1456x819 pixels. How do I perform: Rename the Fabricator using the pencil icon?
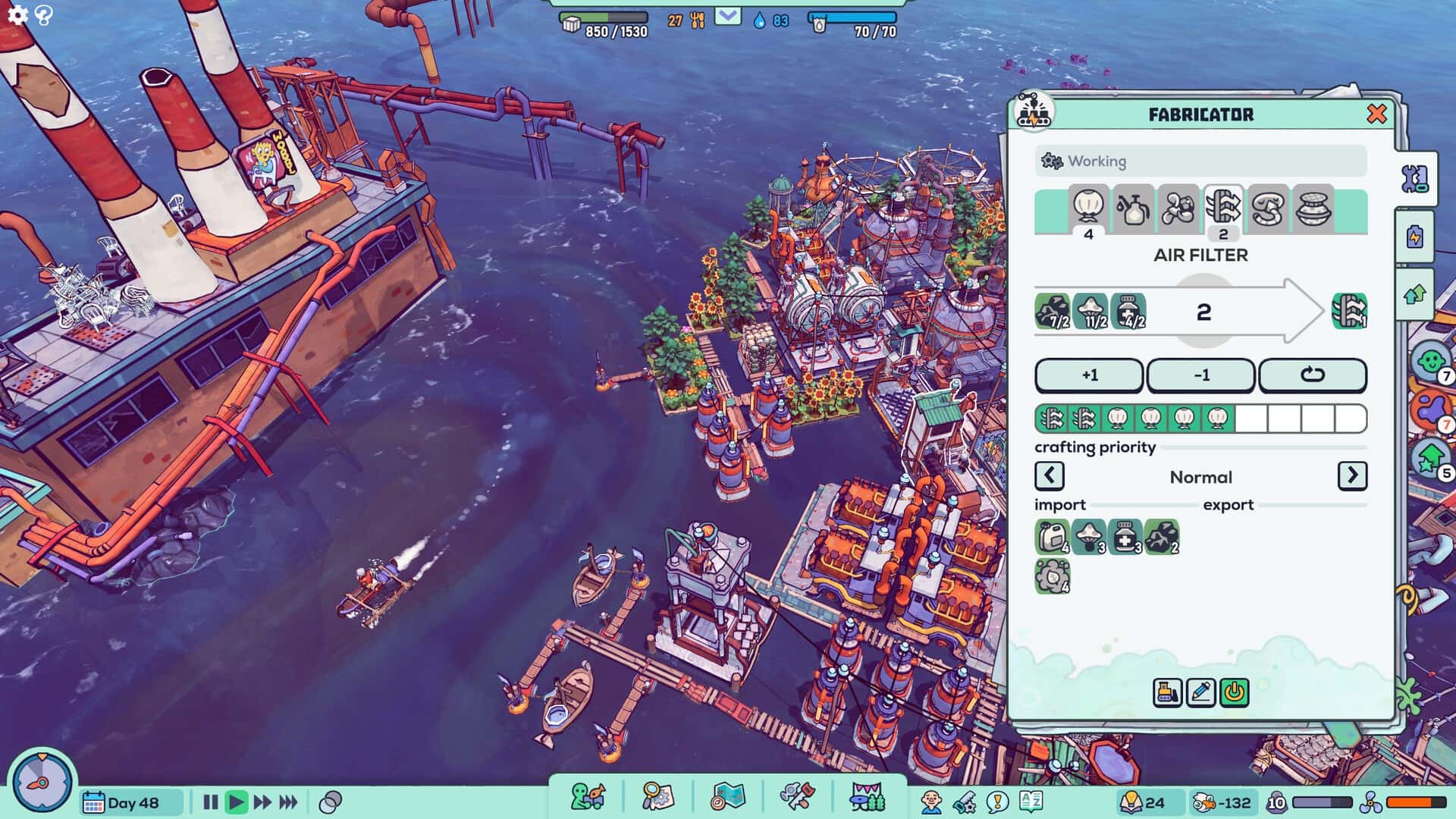(1201, 692)
